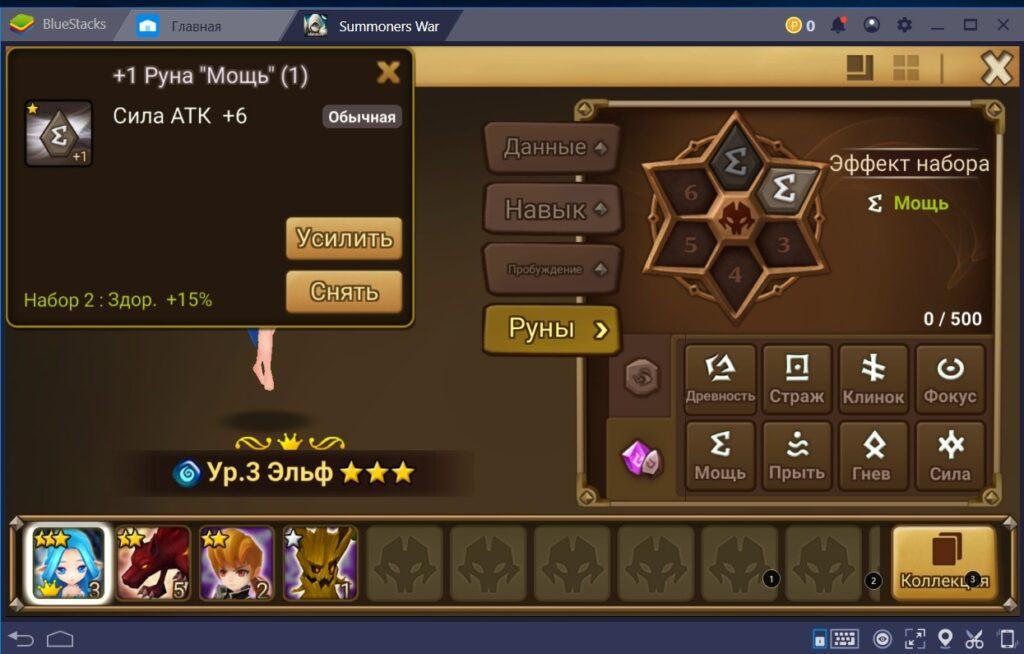Open BlueStacks settings gear

[x=904, y=25]
